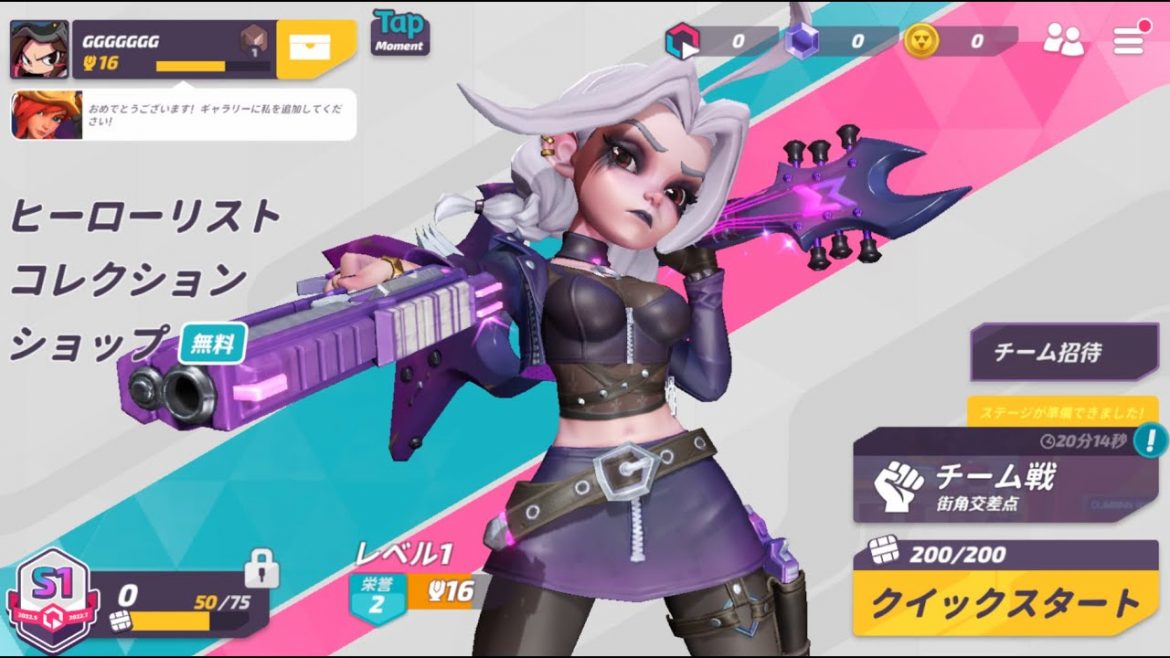The height and width of the screenshot is (658, 1170).
Task: Click the blue-red cube currency counter
Action: click(720, 41)
